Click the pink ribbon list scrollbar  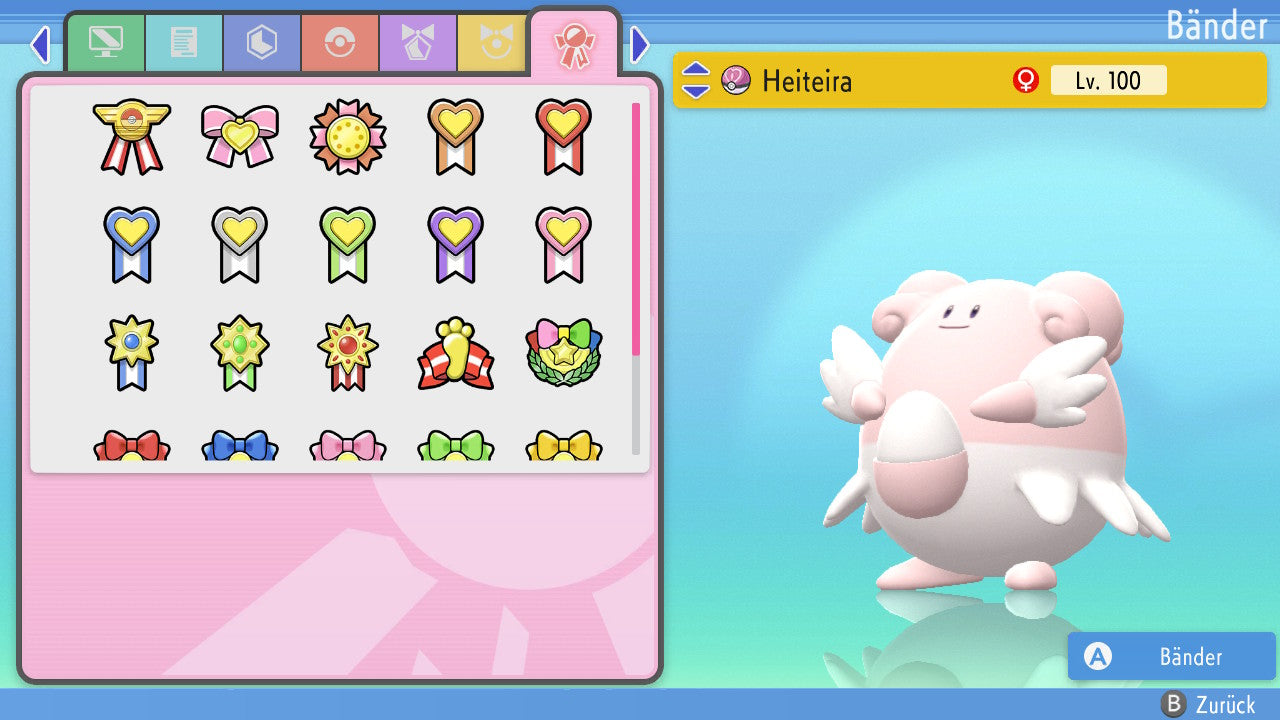pyautogui.click(x=636, y=228)
